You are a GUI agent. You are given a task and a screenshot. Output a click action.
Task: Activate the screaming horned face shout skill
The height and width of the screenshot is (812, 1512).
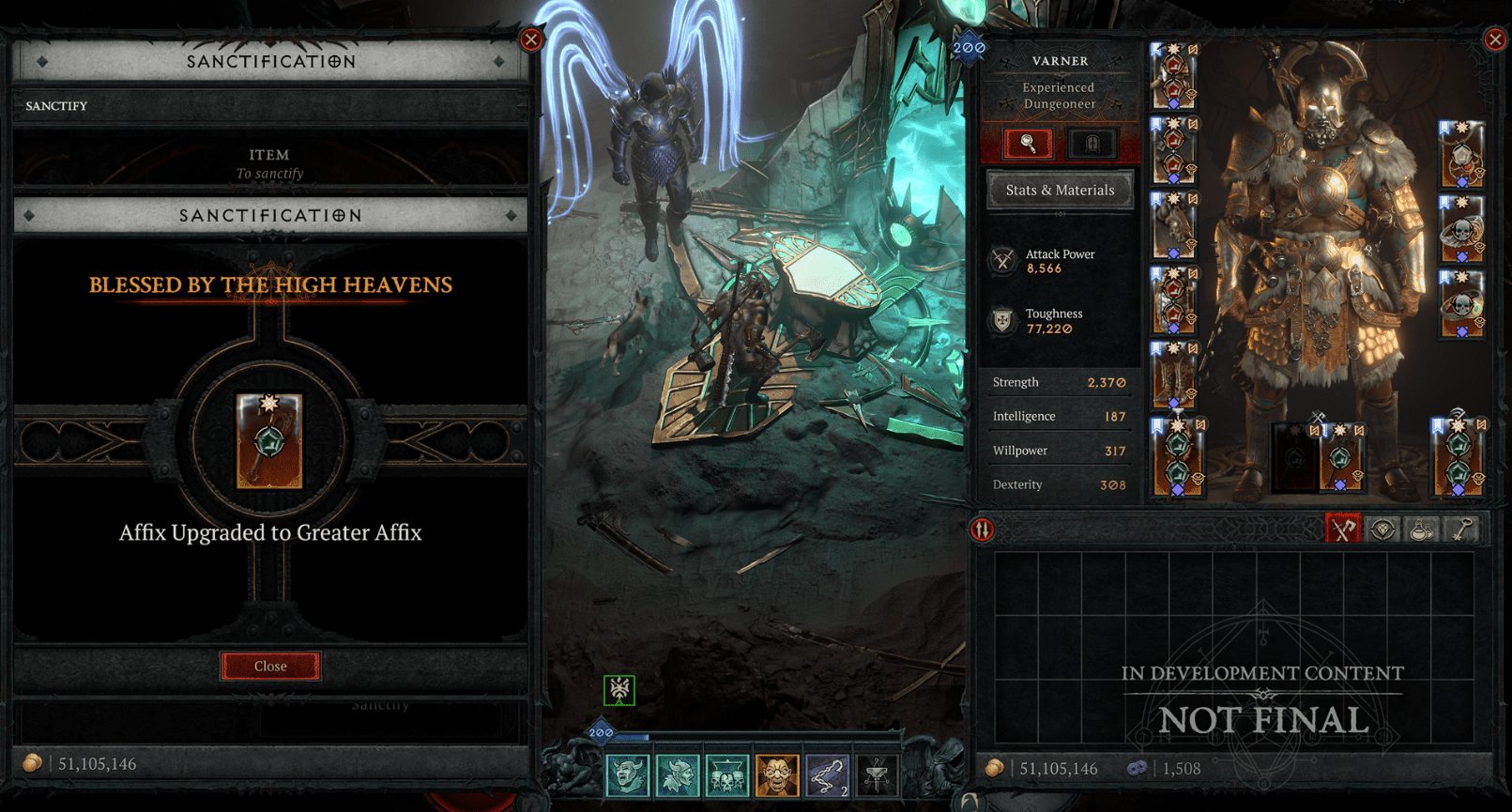tap(627, 775)
